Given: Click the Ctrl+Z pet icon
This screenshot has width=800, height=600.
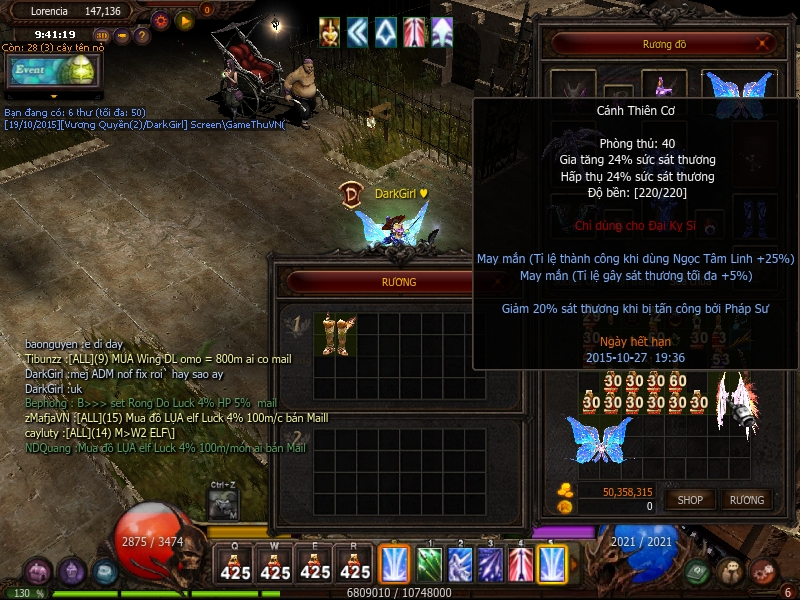Looking at the screenshot, I should (x=223, y=505).
